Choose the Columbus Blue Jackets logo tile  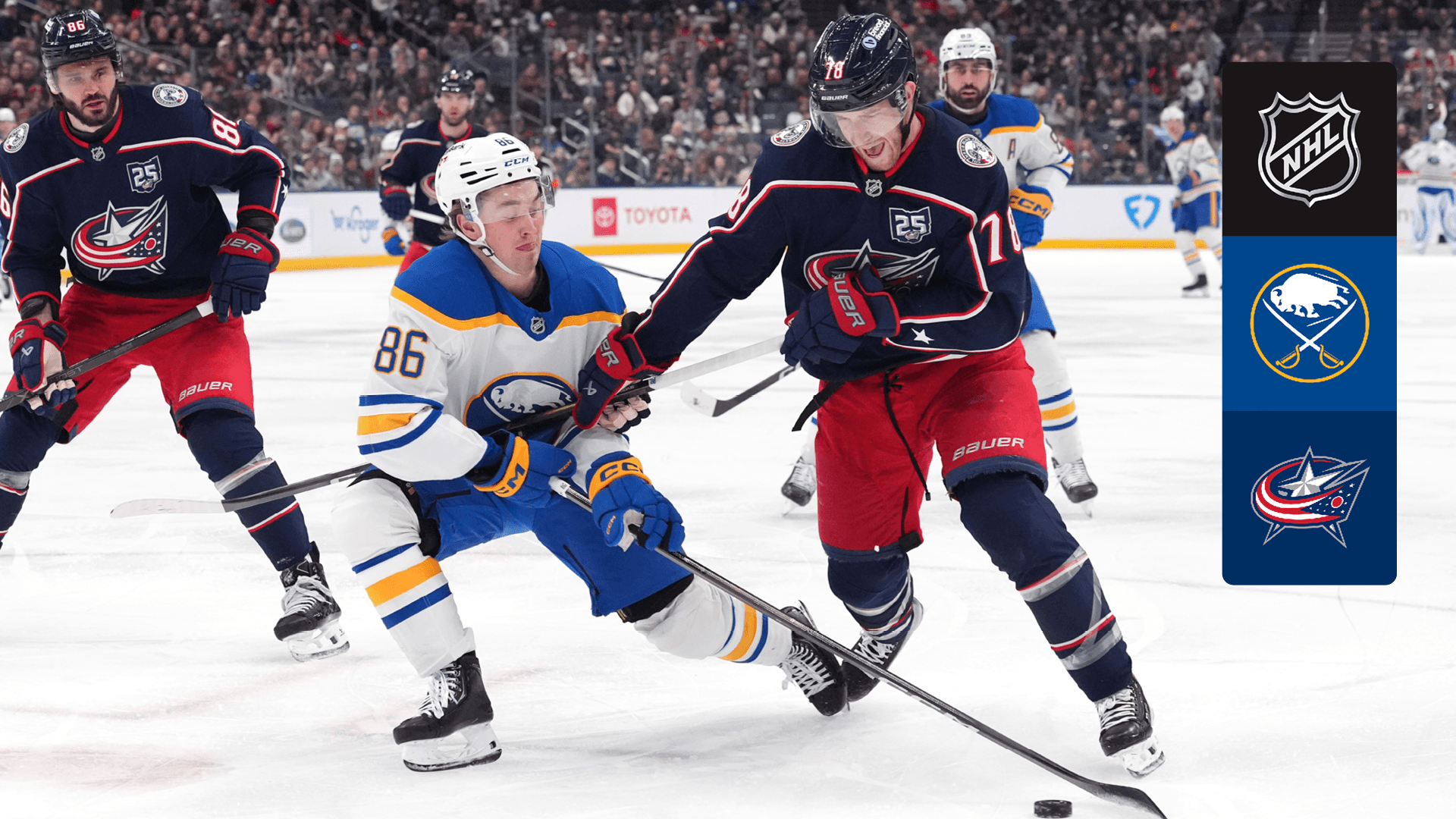pos(1309,497)
